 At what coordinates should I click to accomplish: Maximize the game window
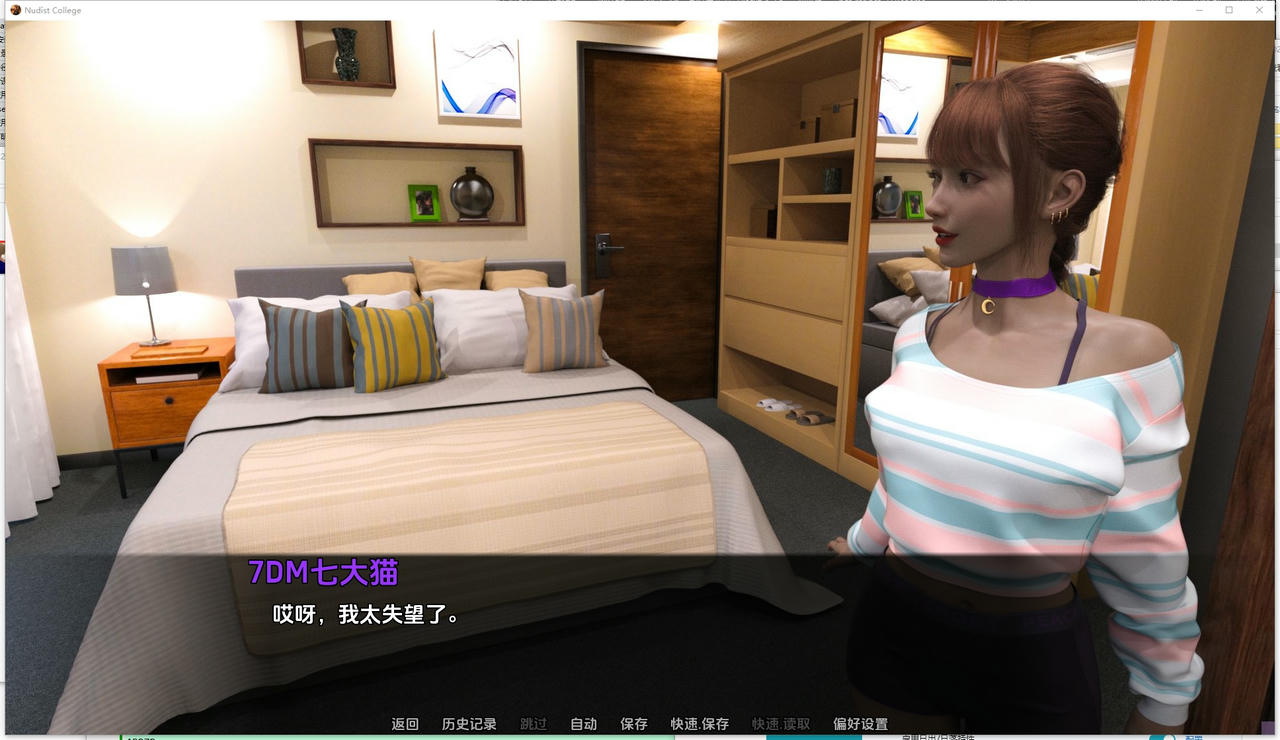[x=1229, y=10]
